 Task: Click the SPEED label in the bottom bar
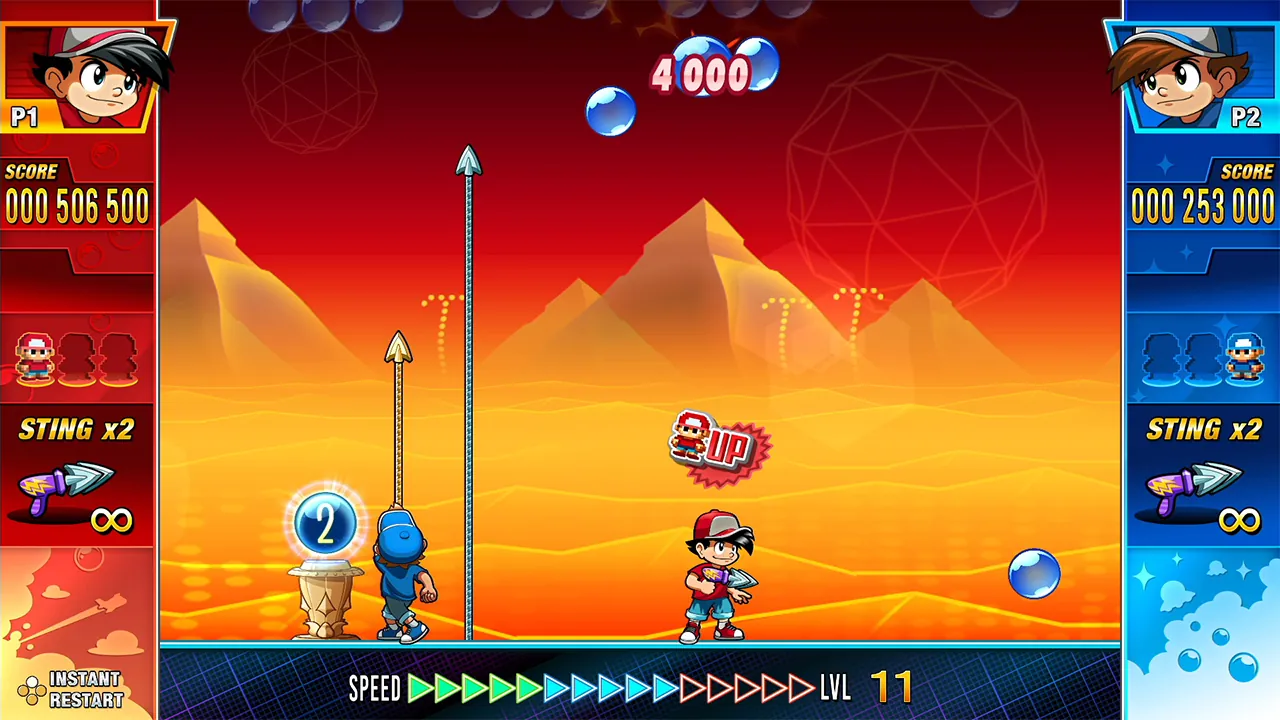(x=375, y=689)
